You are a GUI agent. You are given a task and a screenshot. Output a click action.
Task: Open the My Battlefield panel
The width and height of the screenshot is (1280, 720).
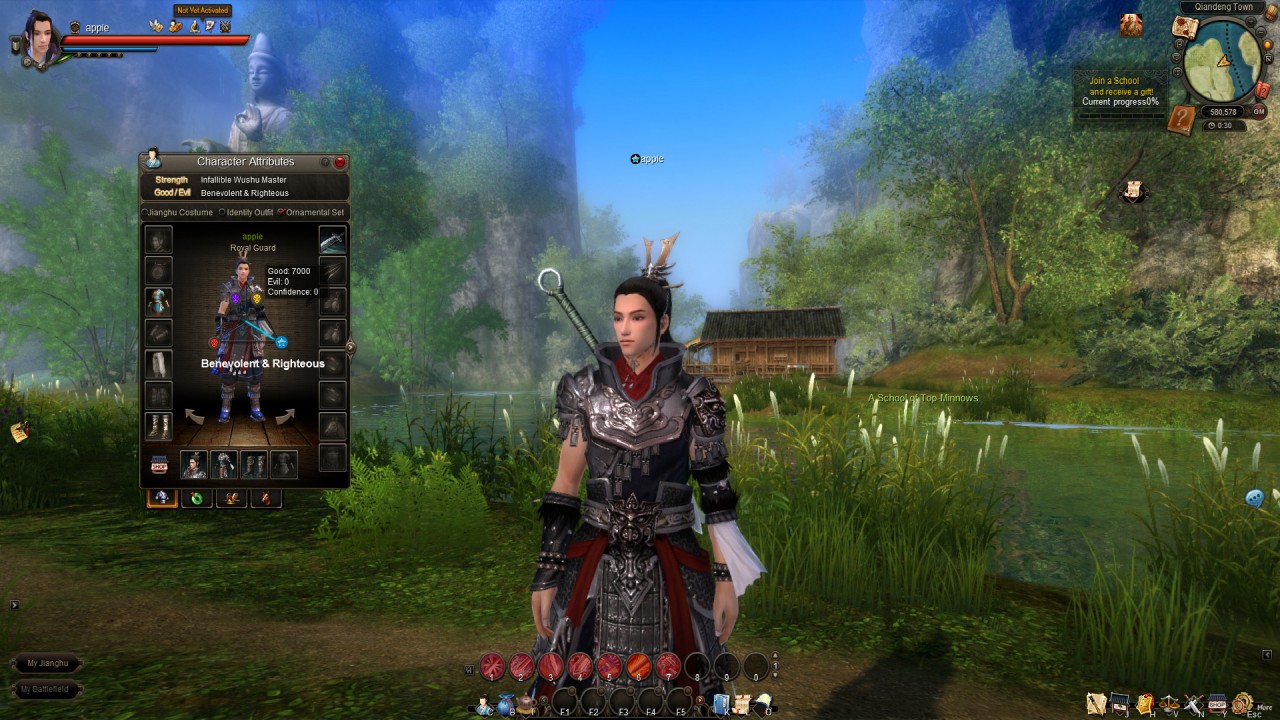click(x=46, y=689)
